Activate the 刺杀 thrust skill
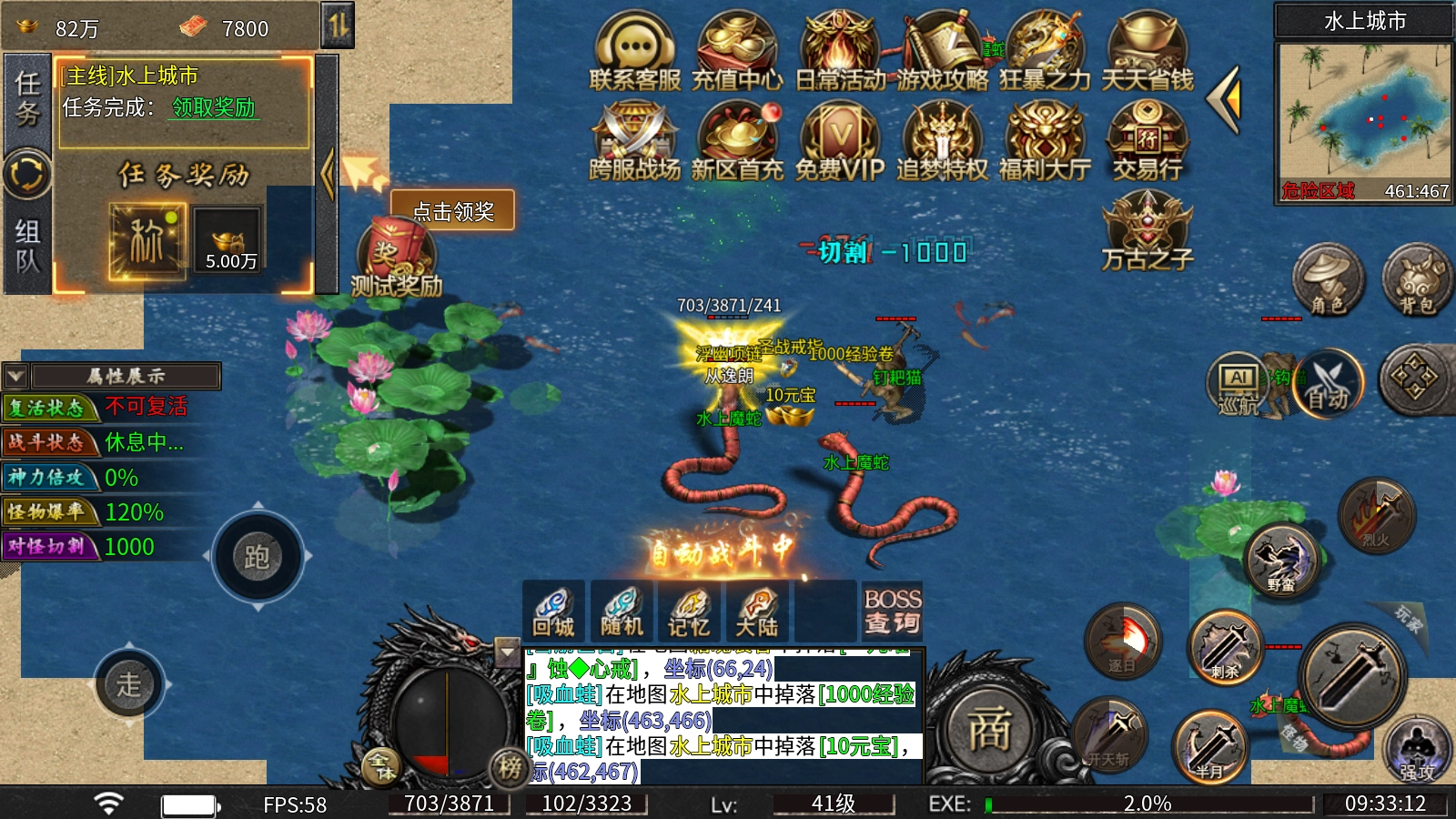Viewport: 1456px width, 819px height. click(1225, 648)
